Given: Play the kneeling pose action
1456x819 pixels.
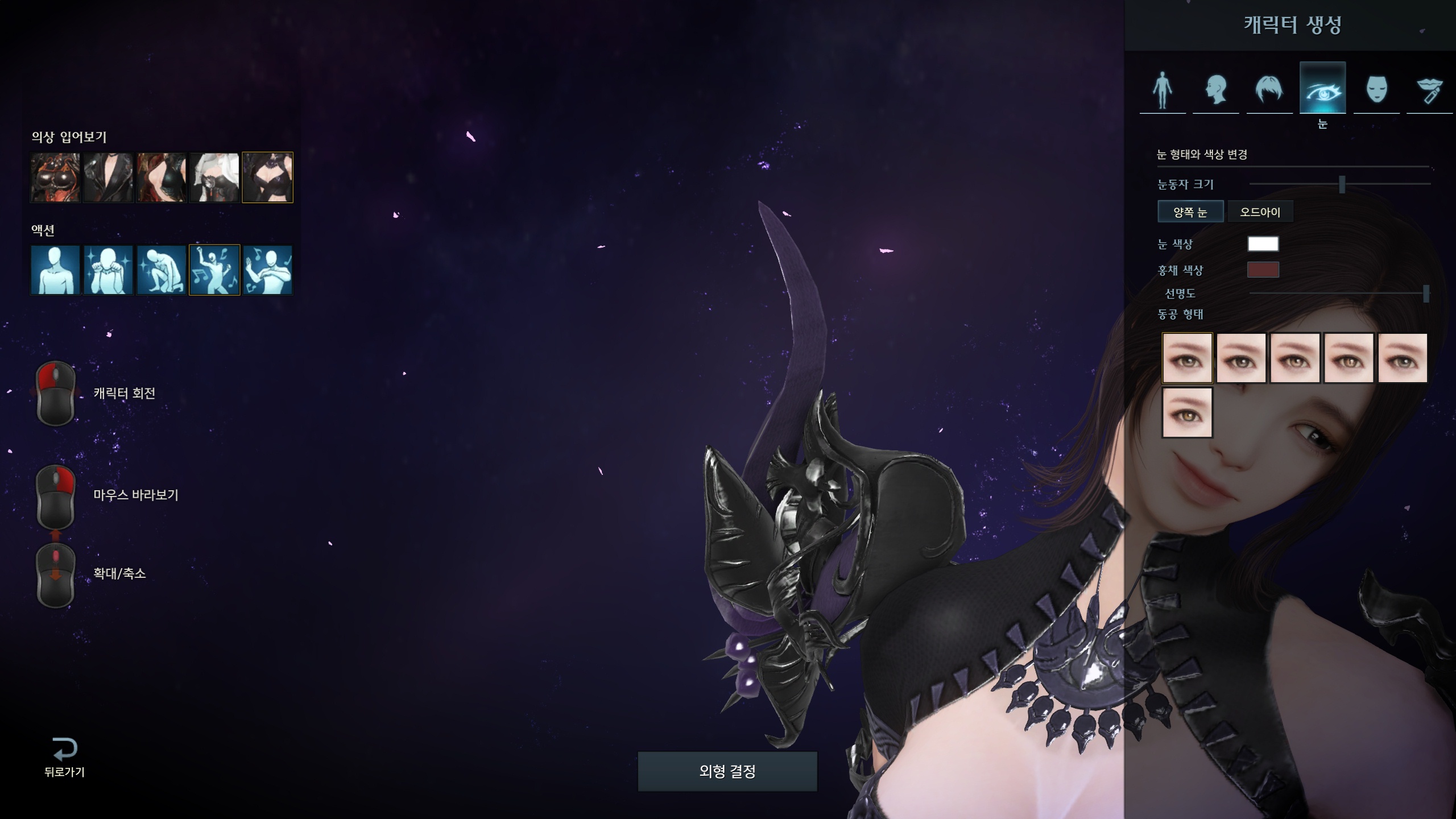Looking at the screenshot, I should (x=162, y=270).
